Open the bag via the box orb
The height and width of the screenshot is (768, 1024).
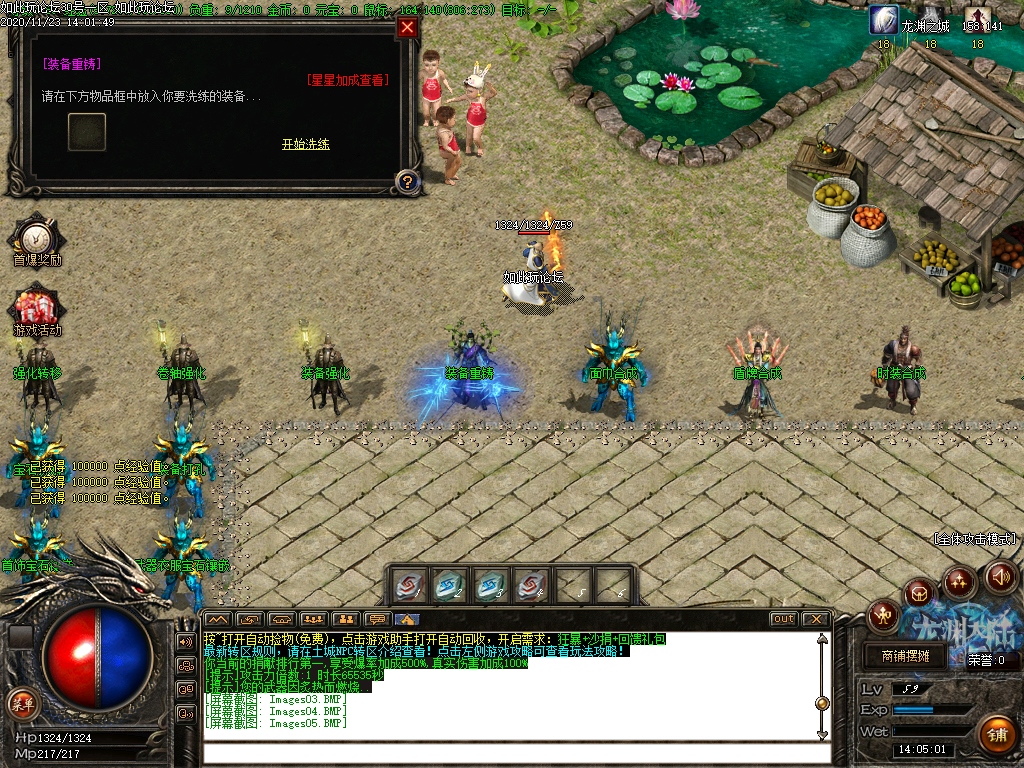click(920, 593)
